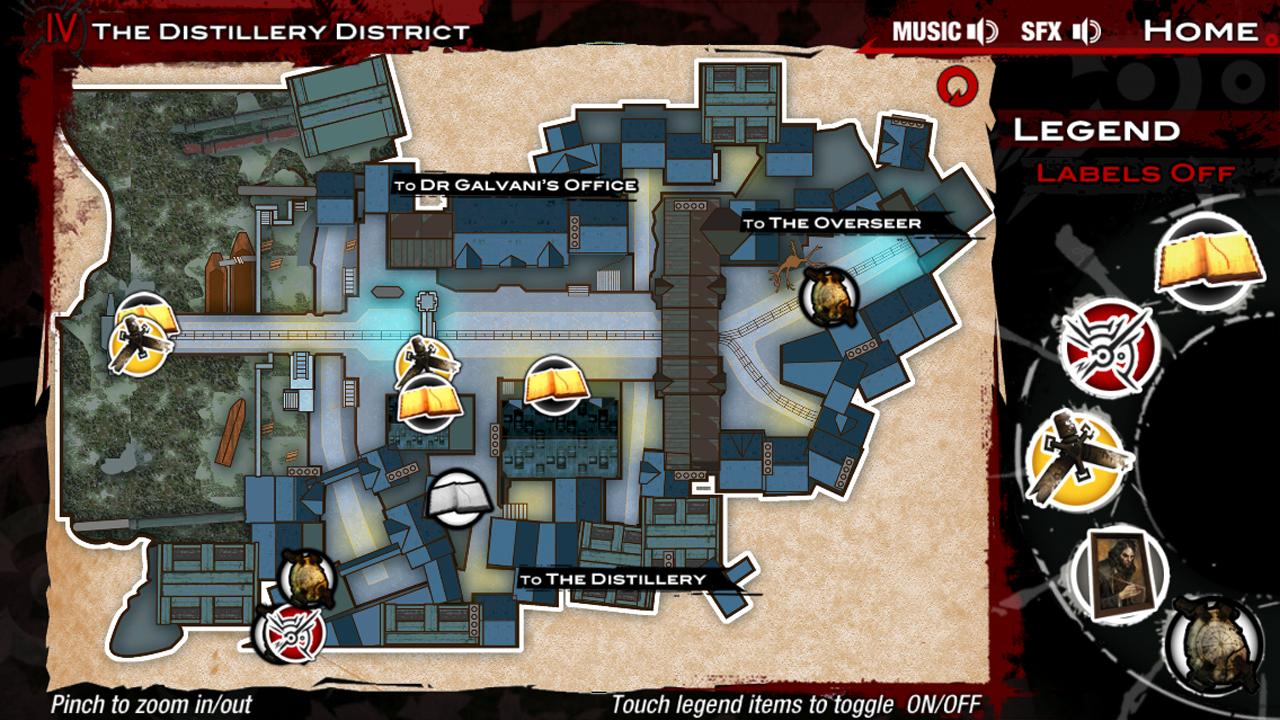This screenshot has width=1280, height=720.
Task: Select the red rune marker on the map
Action: [290, 632]
